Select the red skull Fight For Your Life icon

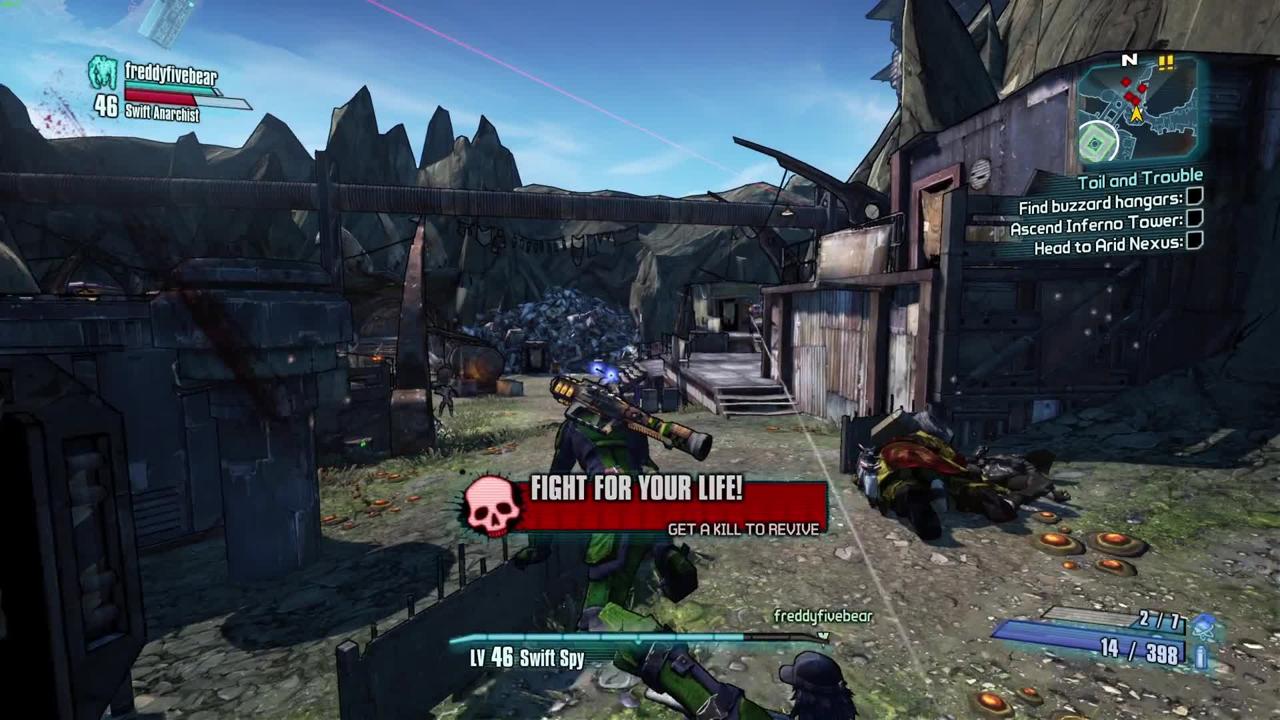(493, 506)
